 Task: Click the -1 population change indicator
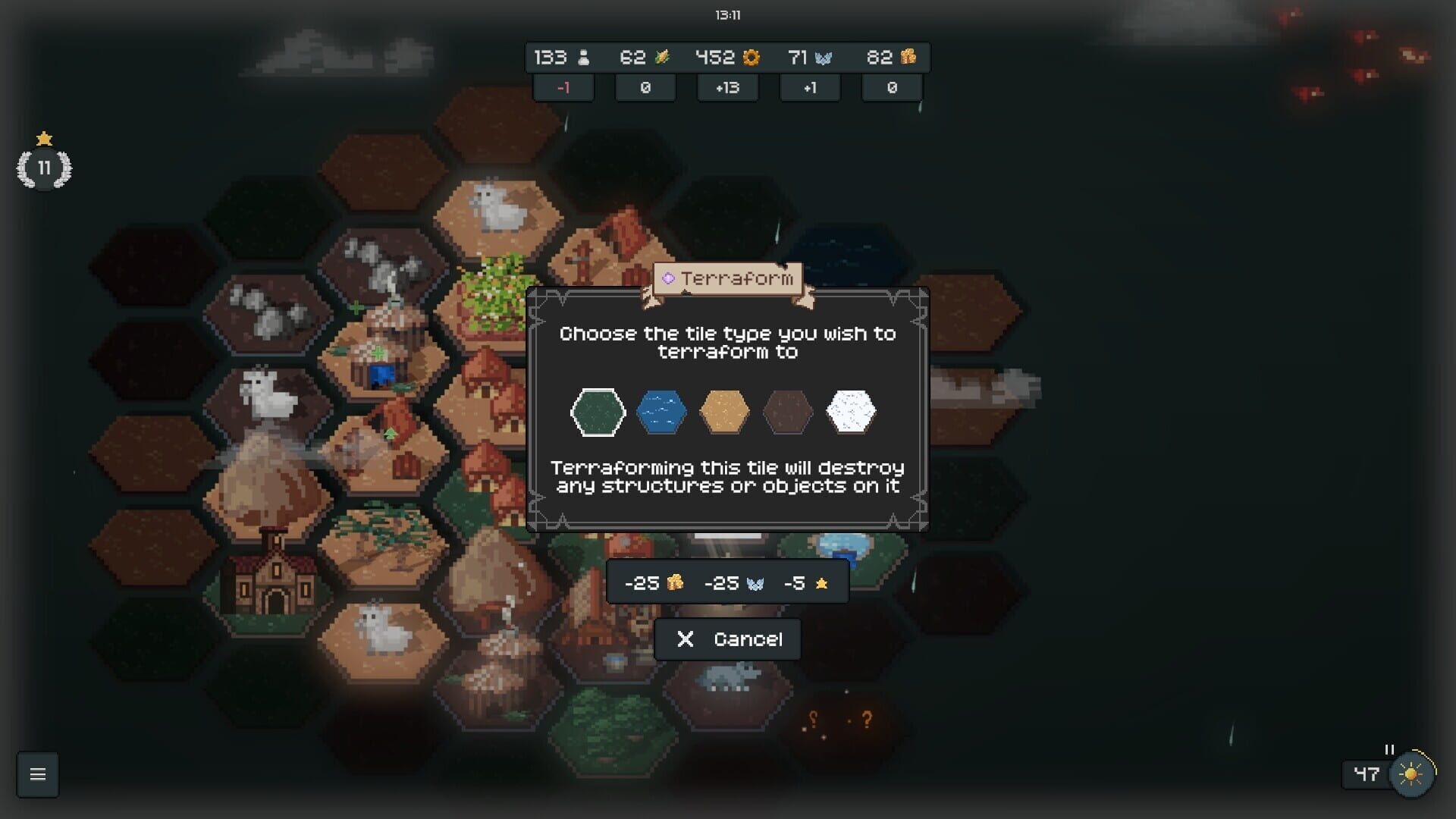563,88
